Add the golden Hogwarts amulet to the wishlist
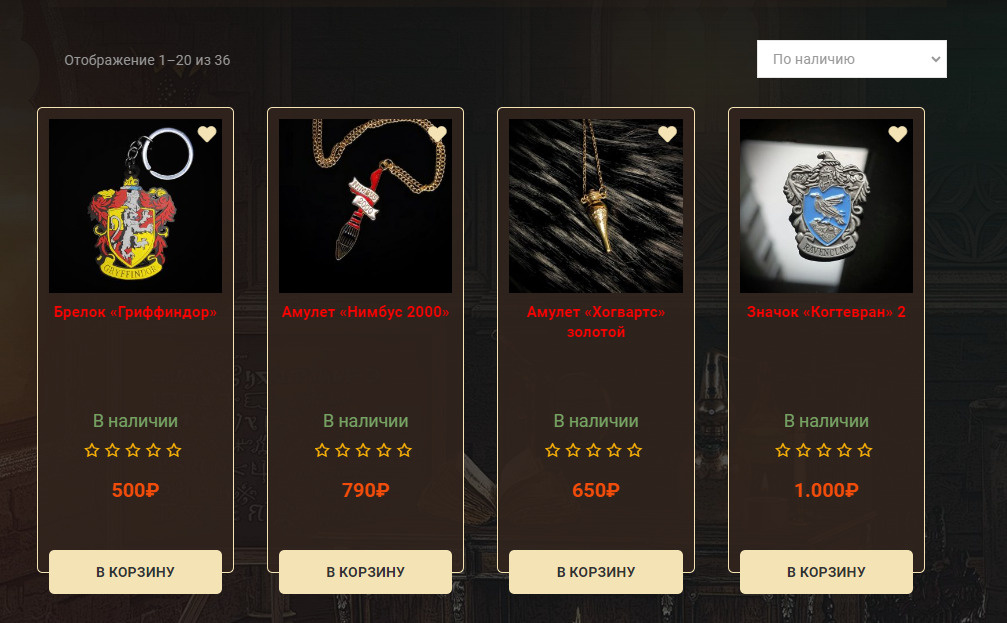 tap(667, 134)
